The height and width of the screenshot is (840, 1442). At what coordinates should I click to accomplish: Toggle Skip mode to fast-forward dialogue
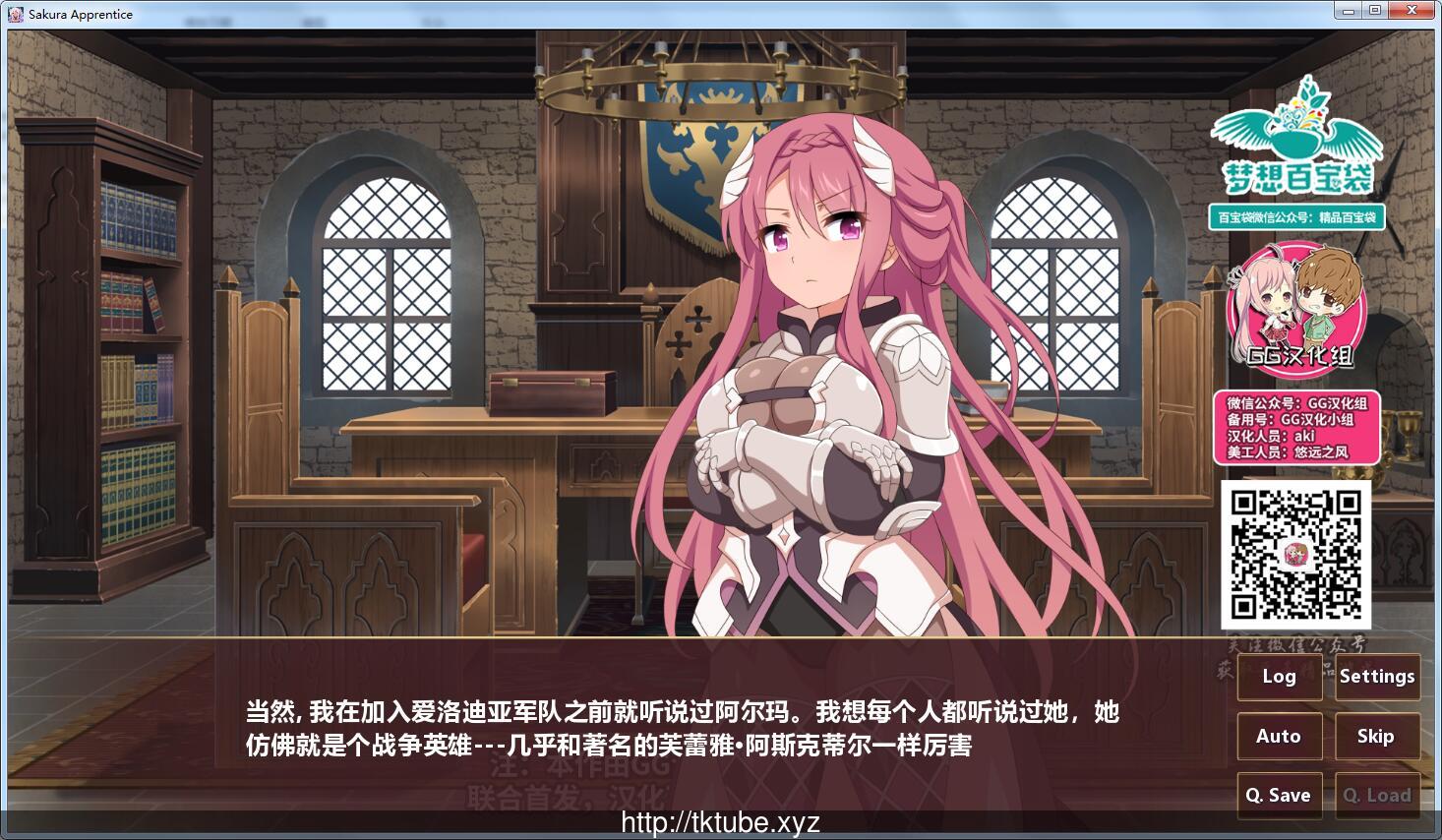(x=1377, y=736)
